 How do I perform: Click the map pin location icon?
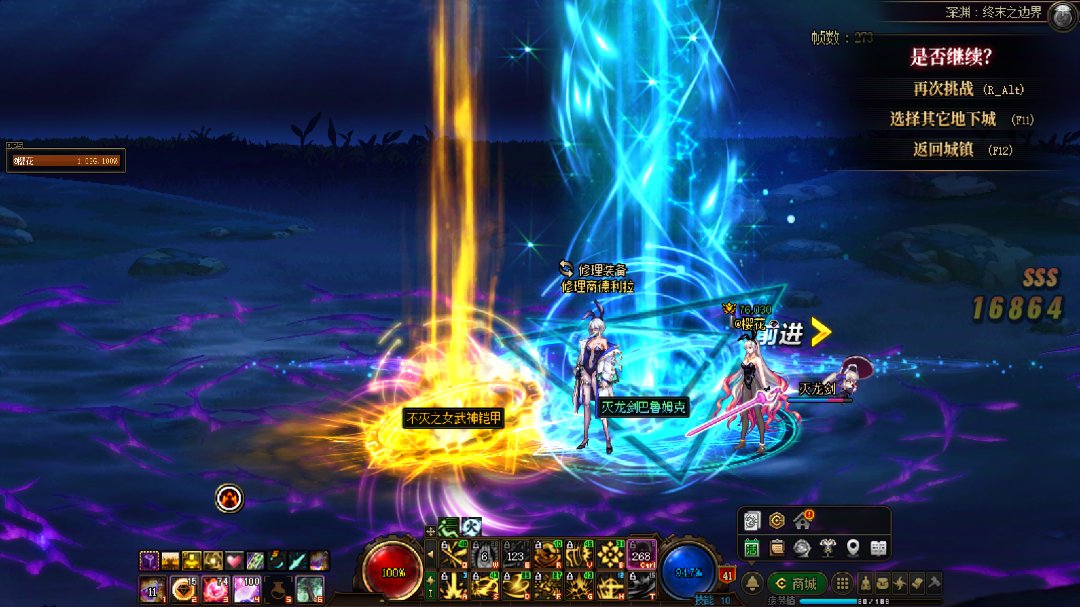853,547
